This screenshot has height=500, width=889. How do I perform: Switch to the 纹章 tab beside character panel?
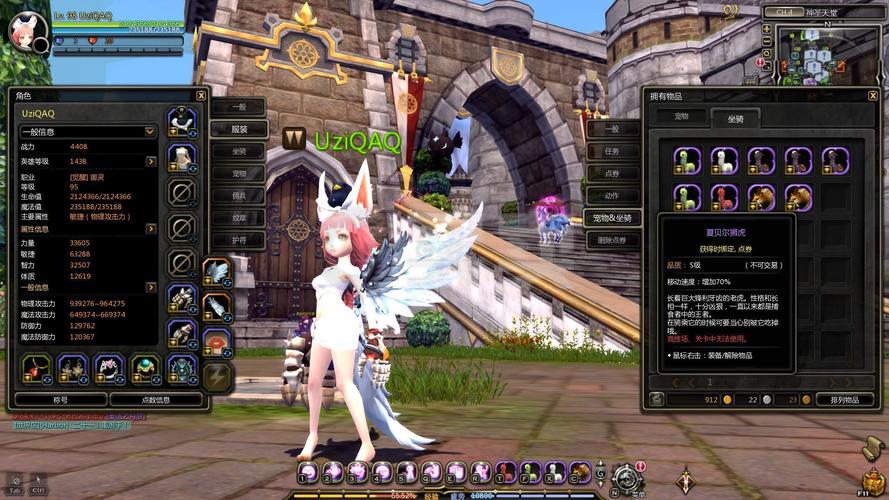[x=239, y=218]
